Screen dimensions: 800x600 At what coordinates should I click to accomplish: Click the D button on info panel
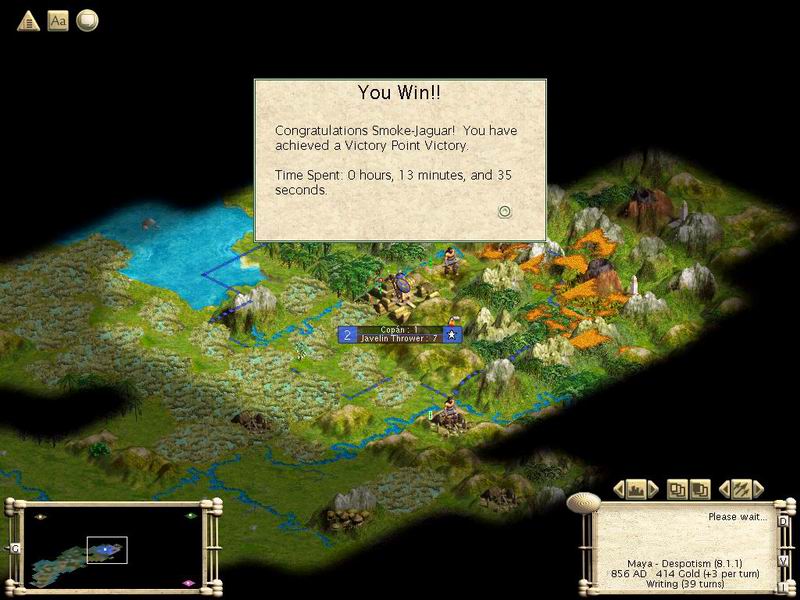[783, 522]
